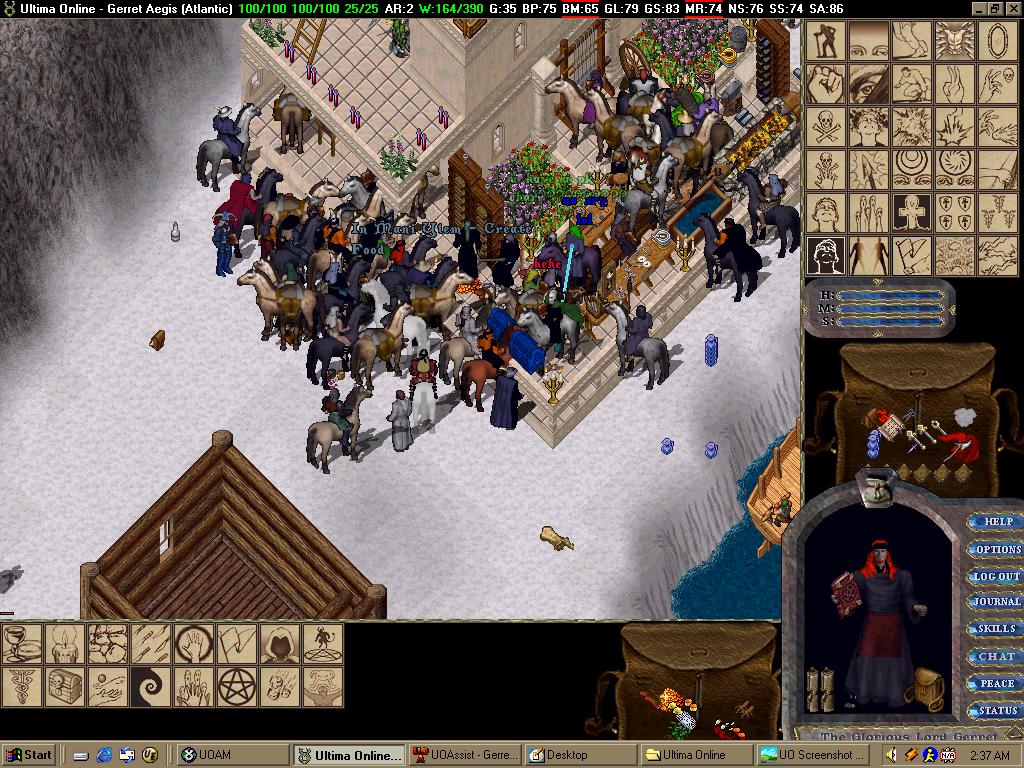
Task: Select the treasure chest spell icon
Action: coord(64,686)
